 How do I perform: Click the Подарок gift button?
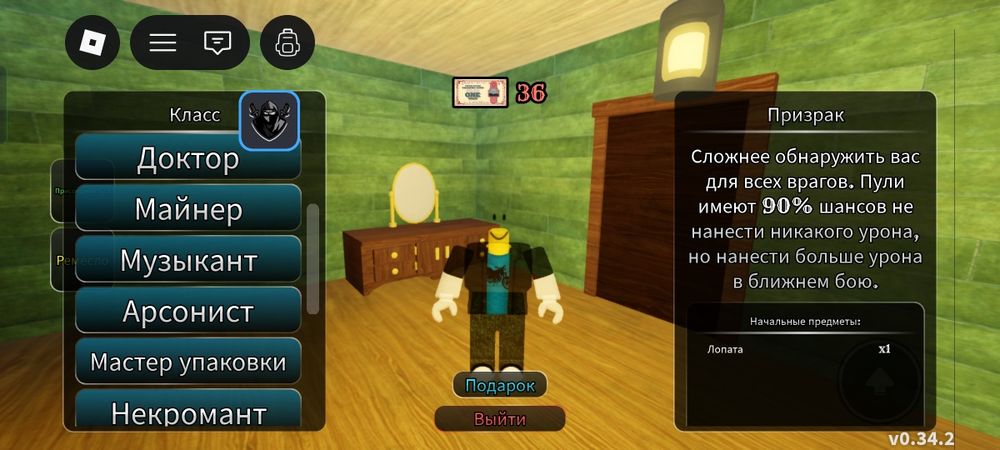(500, 386)
